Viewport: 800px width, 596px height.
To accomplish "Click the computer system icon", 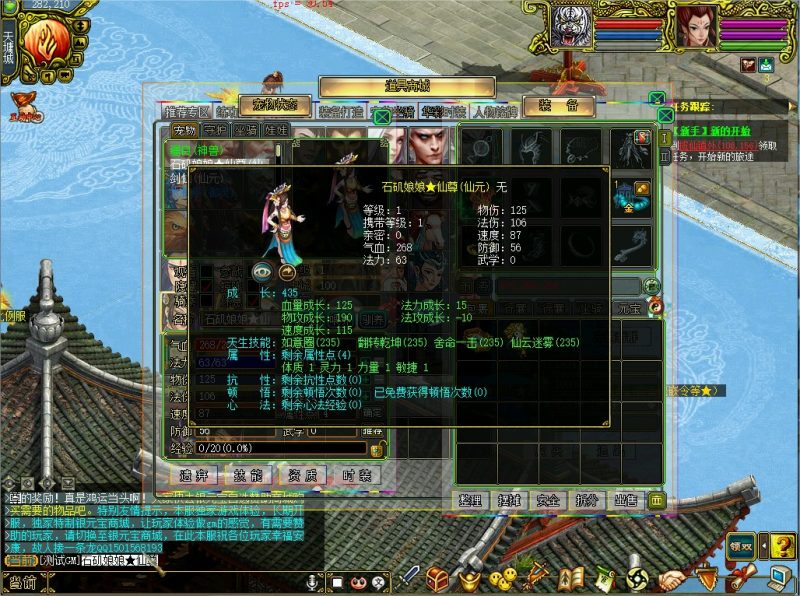I will pyautogui.click(x=779, y=577).
